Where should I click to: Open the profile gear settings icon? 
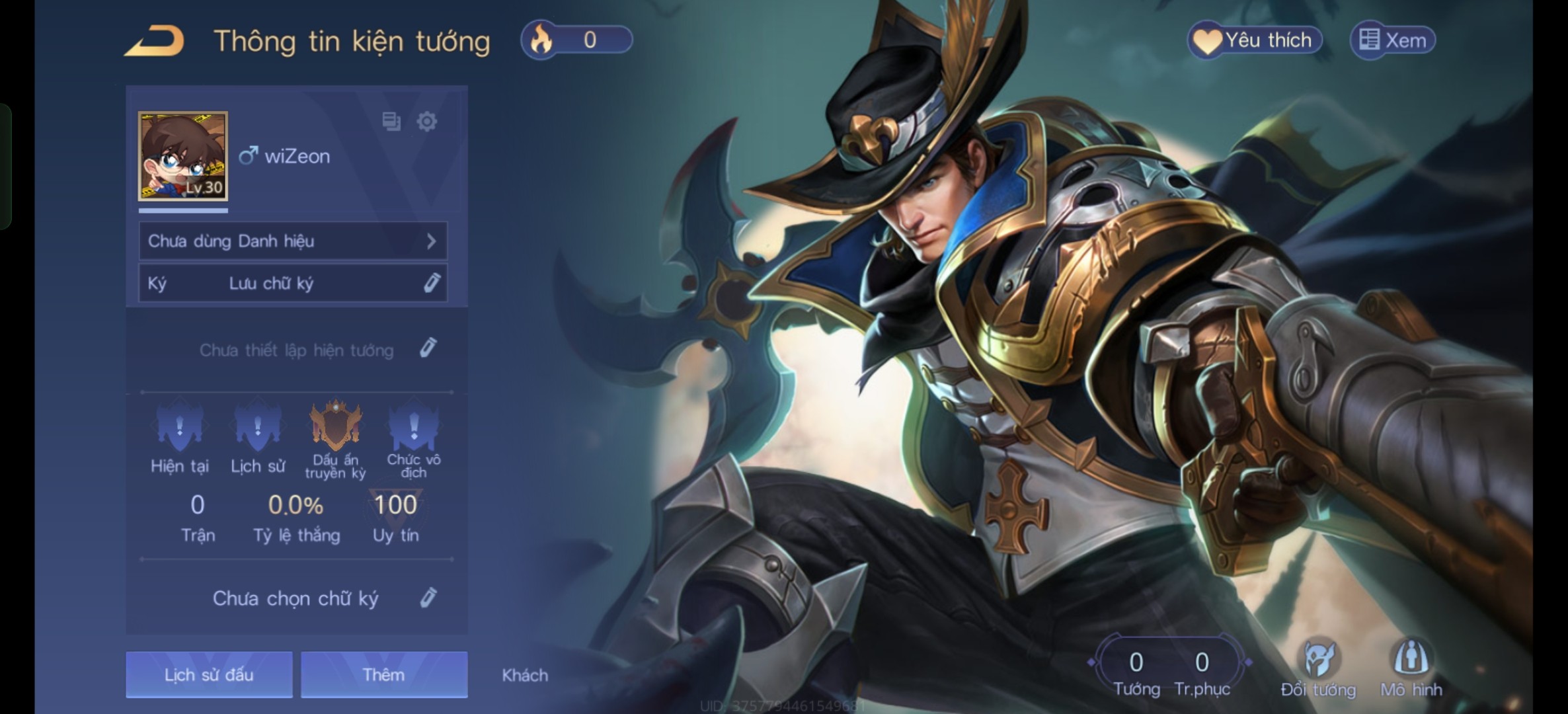click(427, 122)
